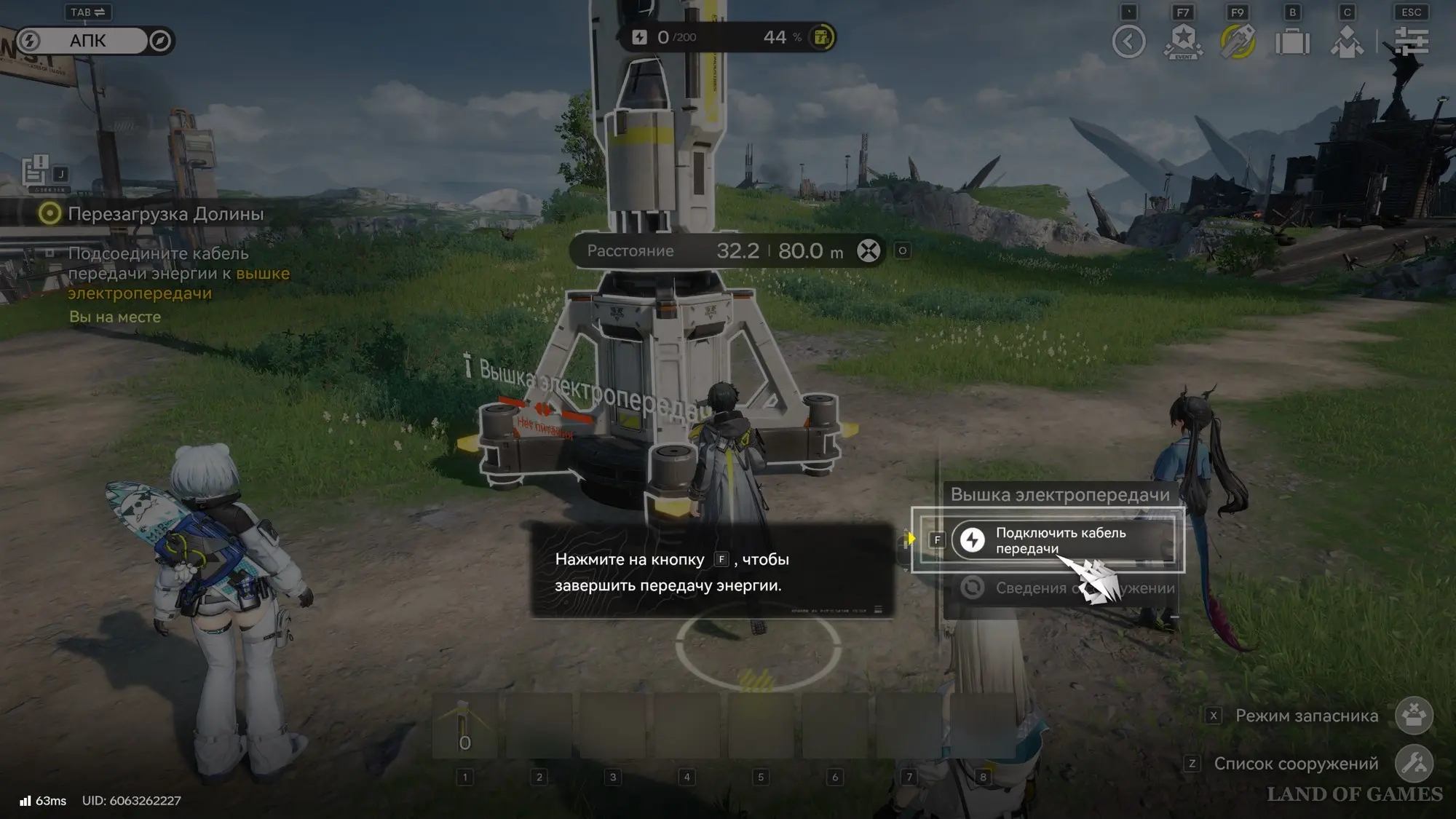Open the event star icon
1456x819 pixels.
[x=1183, y=41]
